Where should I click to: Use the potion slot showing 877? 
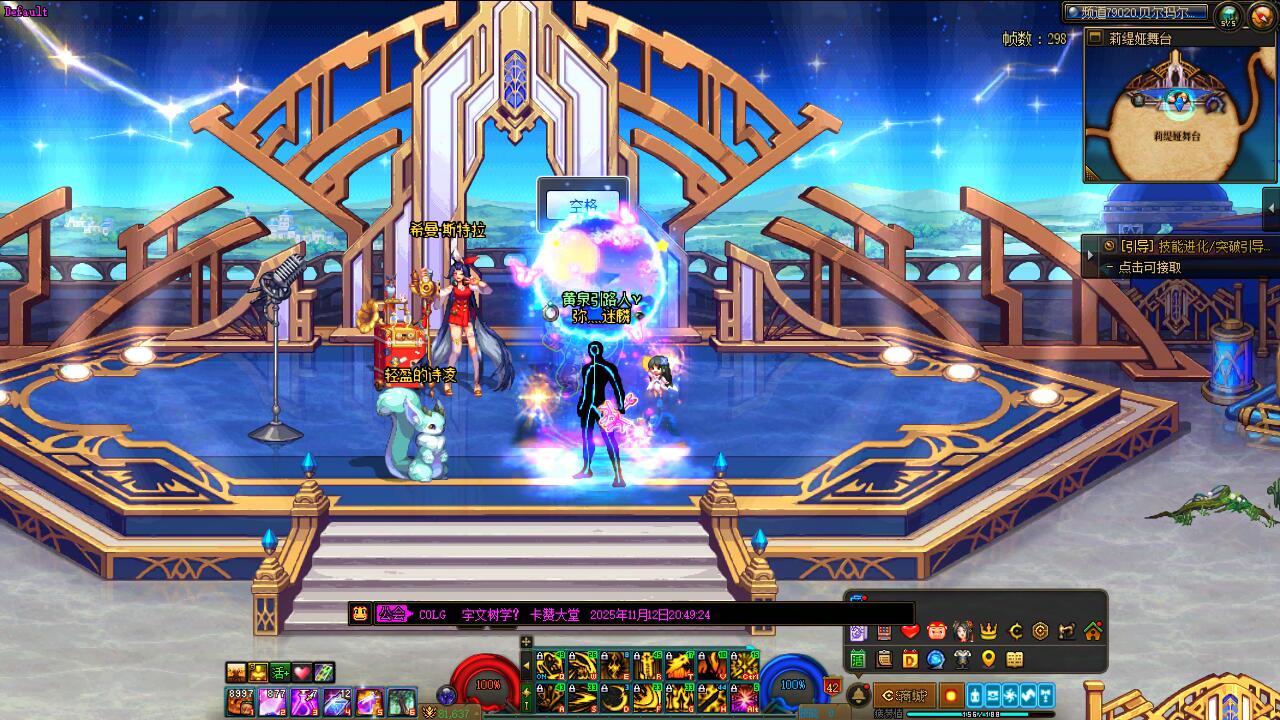(272, 701)
